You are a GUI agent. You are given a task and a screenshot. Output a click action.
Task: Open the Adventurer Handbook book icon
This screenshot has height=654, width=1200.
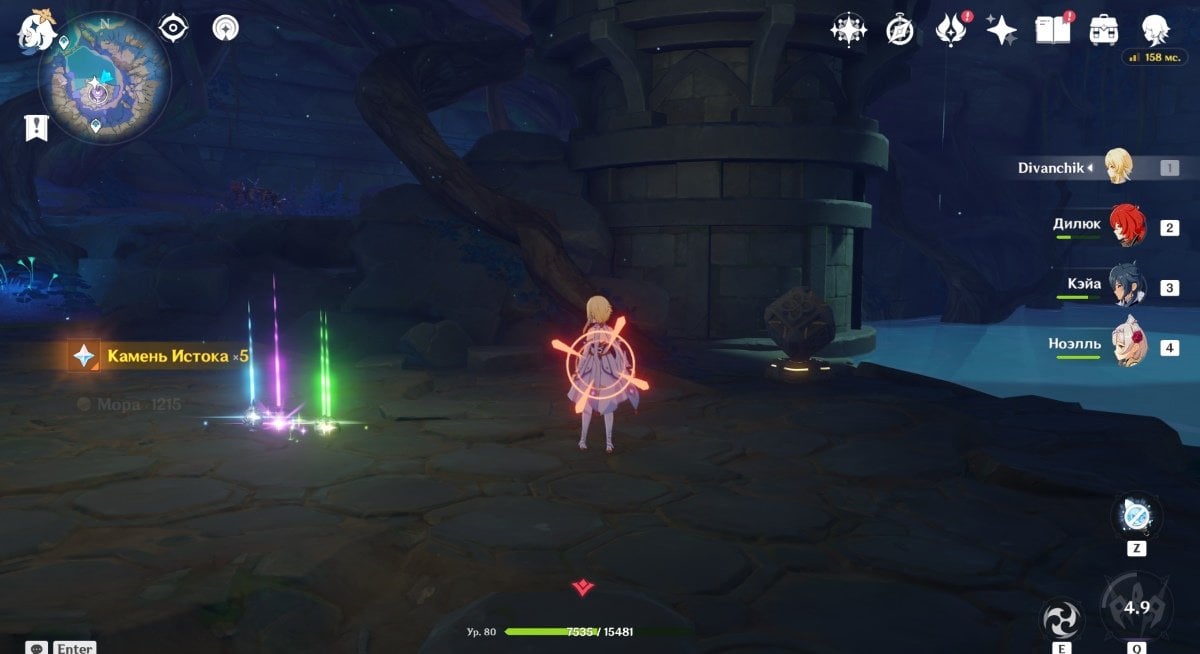click(1053, 30)
